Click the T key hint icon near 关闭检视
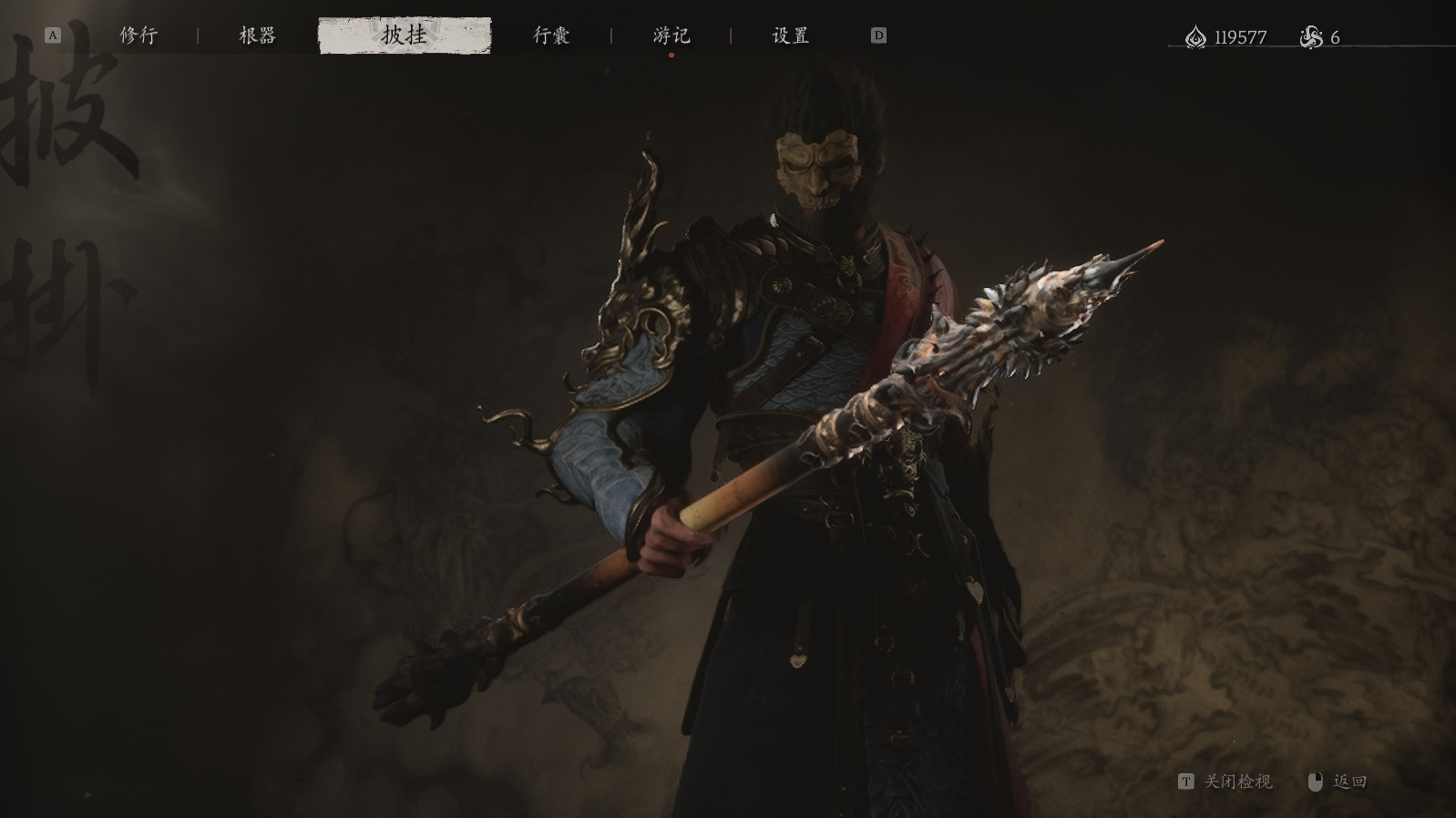This screenshot has height=818, width=1456. [x=1188, y=782]
